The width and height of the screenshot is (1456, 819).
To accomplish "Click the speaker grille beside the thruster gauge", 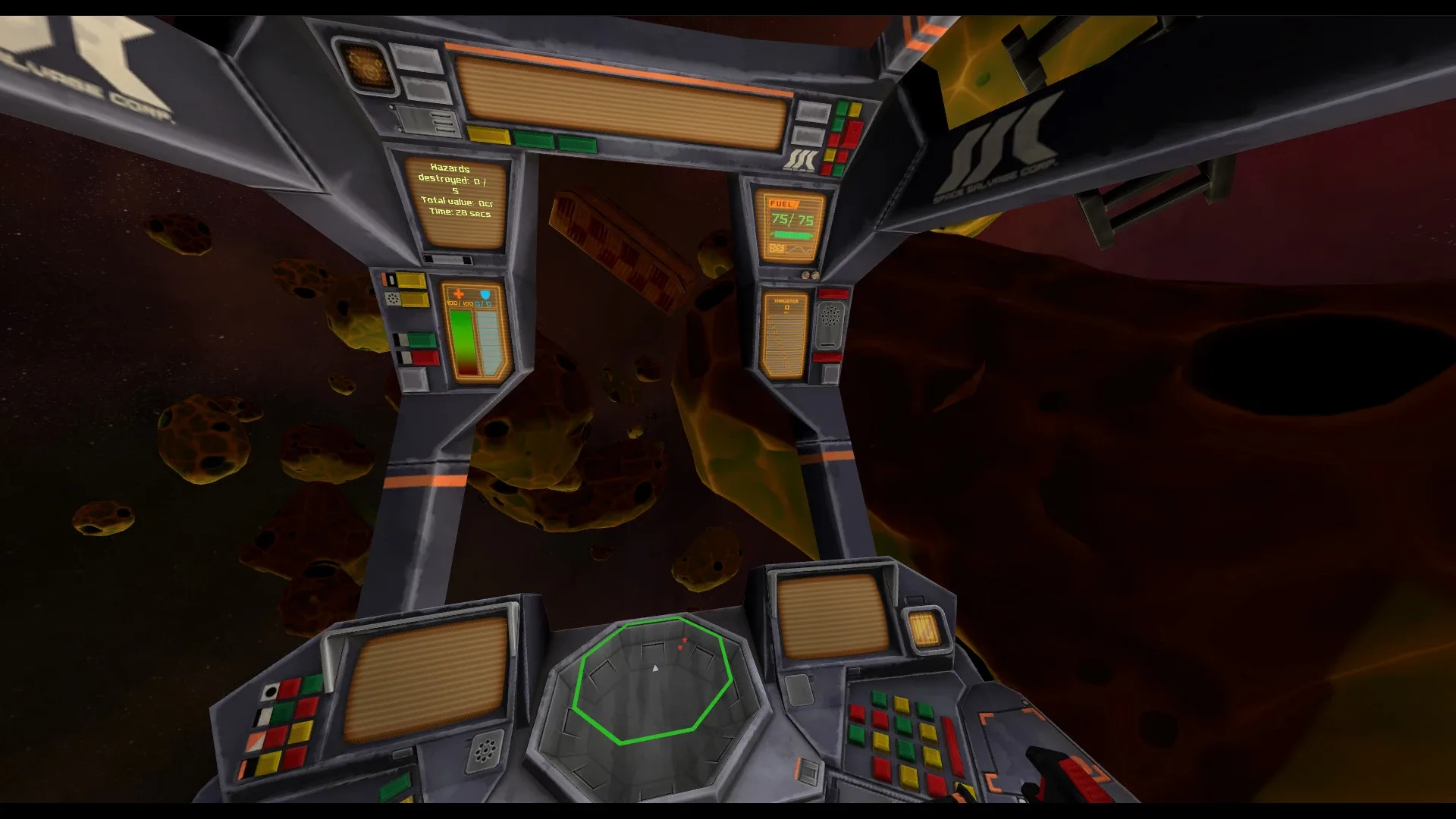I will pos(830,315).
